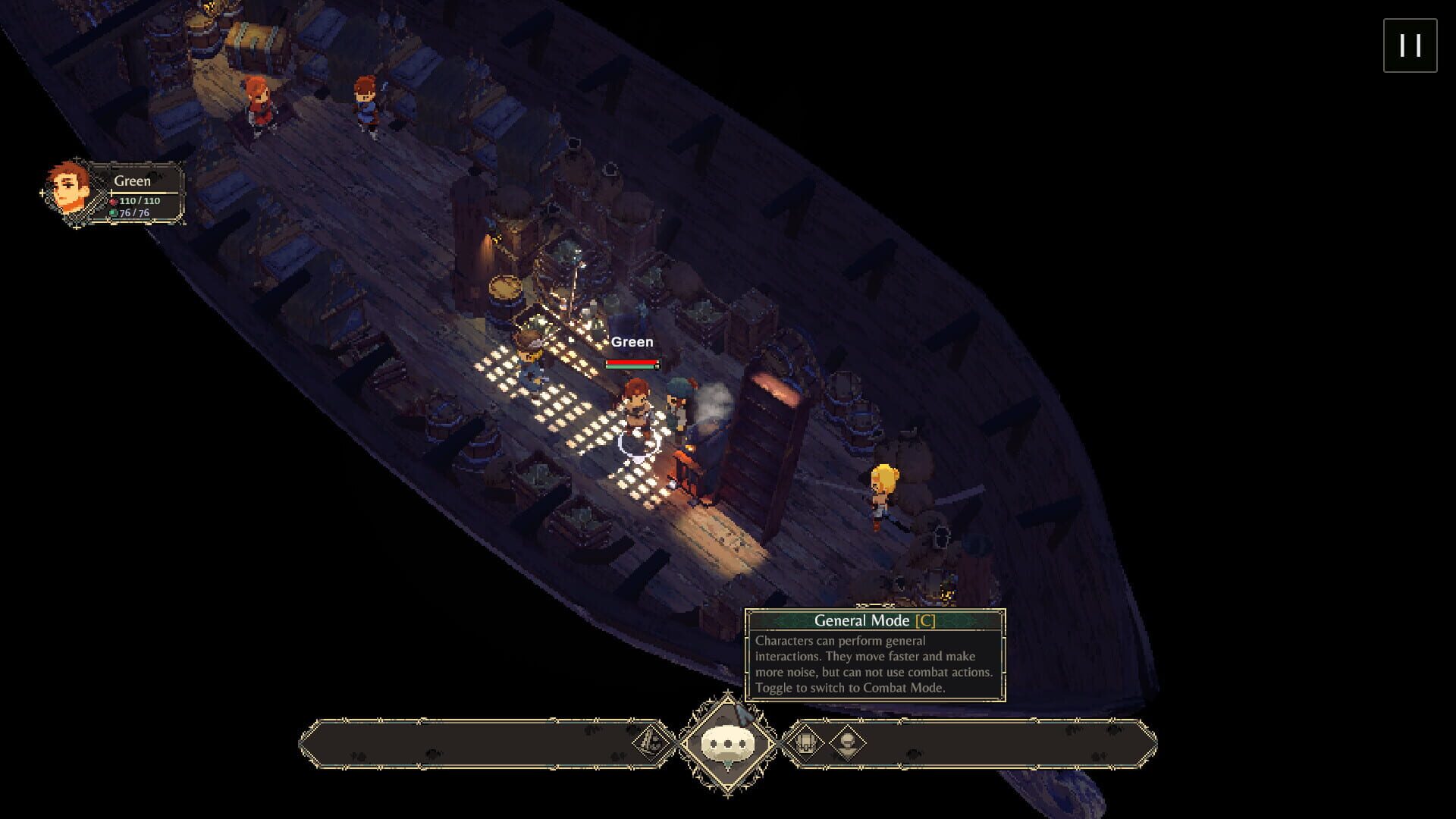The height and width of the screenshot is (819, 1456).
Task: Click the red health heart icon on Green's panel
Action: pos(115,203)
